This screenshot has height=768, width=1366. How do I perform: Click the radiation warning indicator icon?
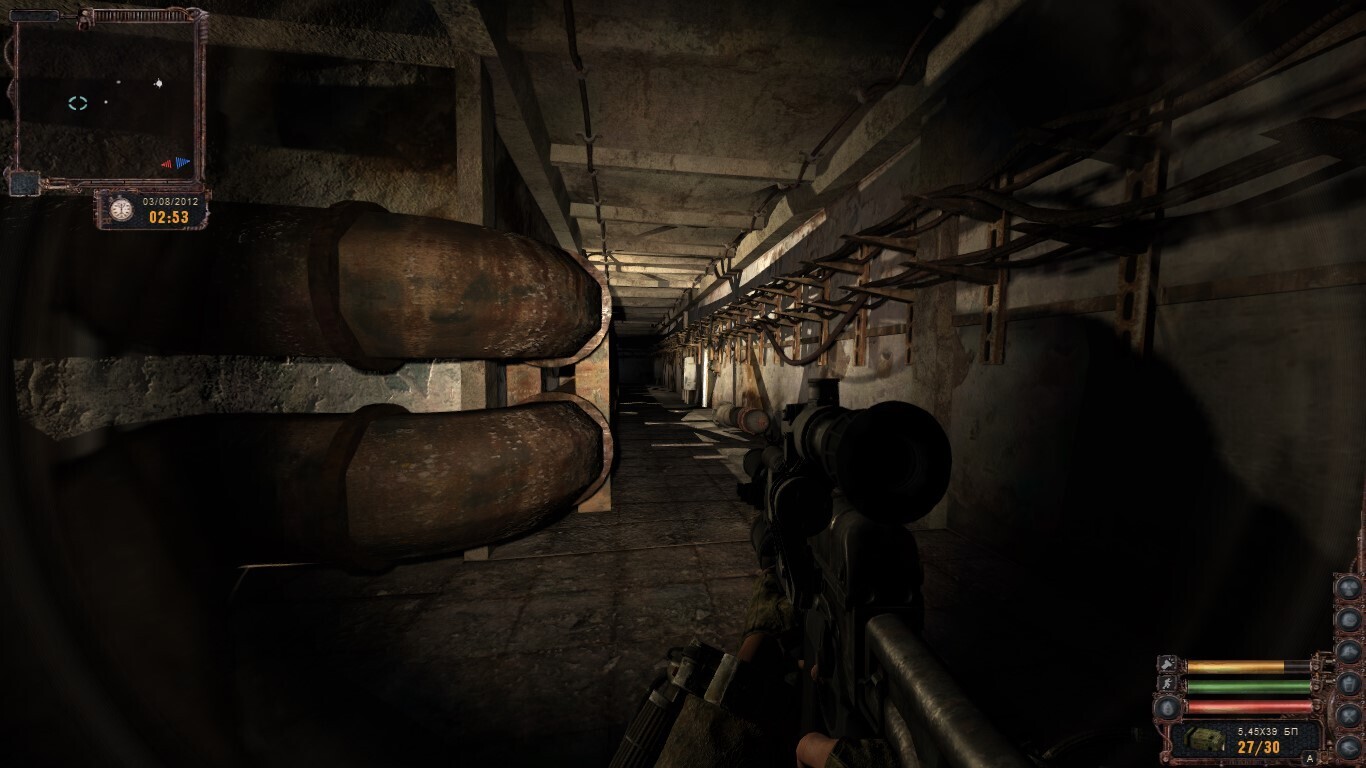(x=1349, y=587)
